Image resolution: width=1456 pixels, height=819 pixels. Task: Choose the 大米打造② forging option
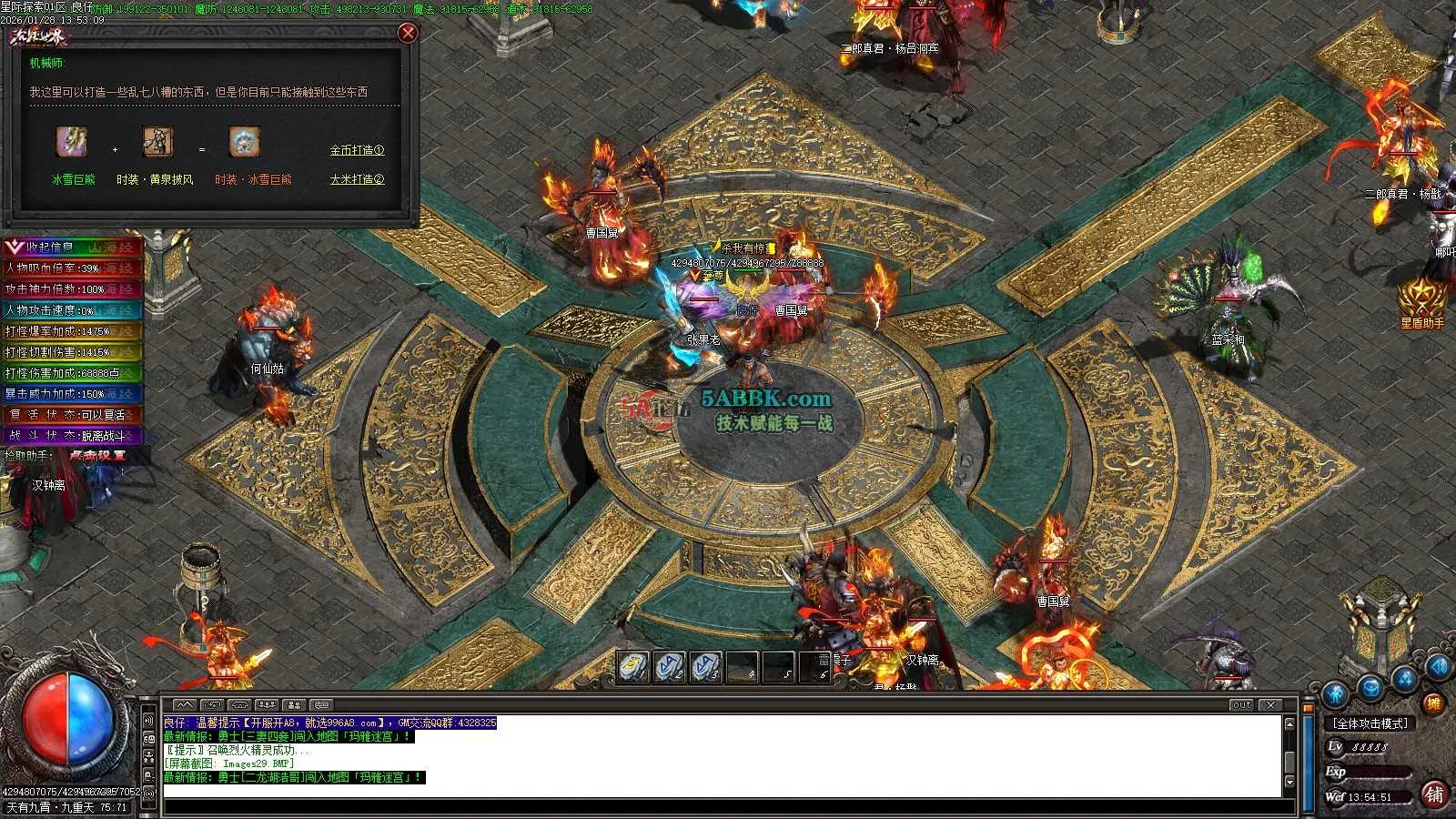[x=357, y=179]
